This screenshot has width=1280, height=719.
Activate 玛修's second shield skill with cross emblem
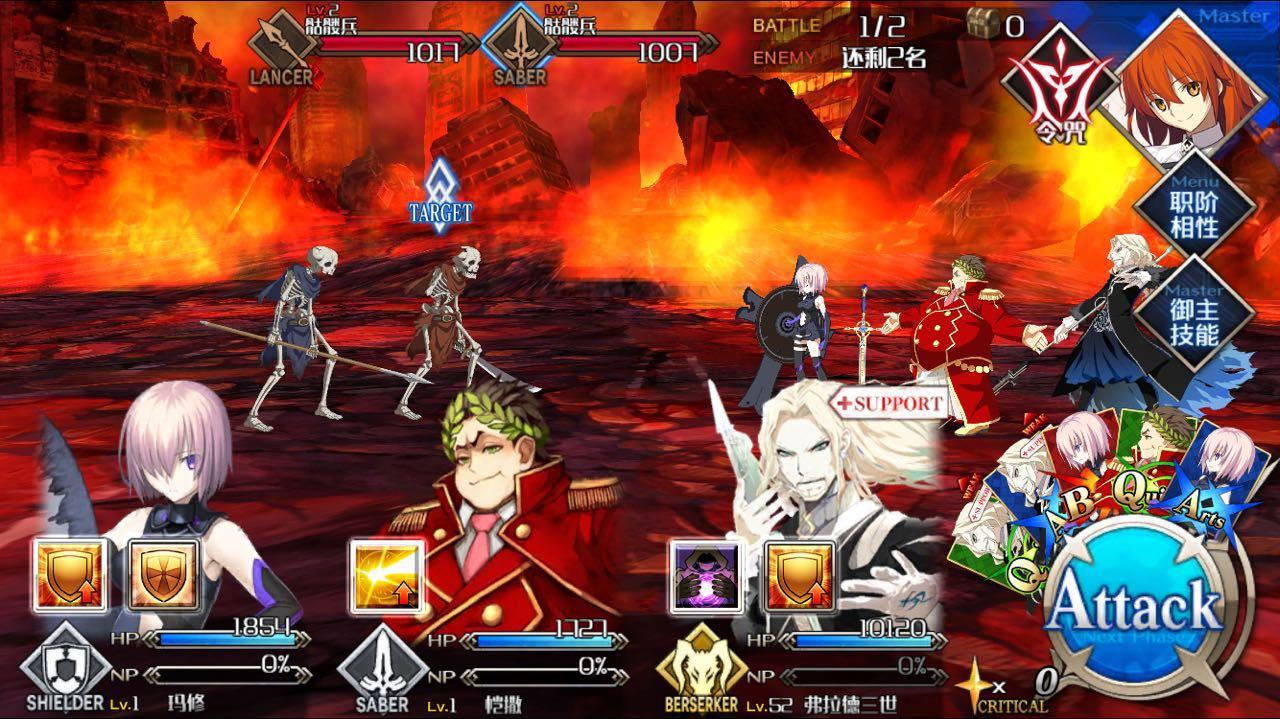point(164,575)
